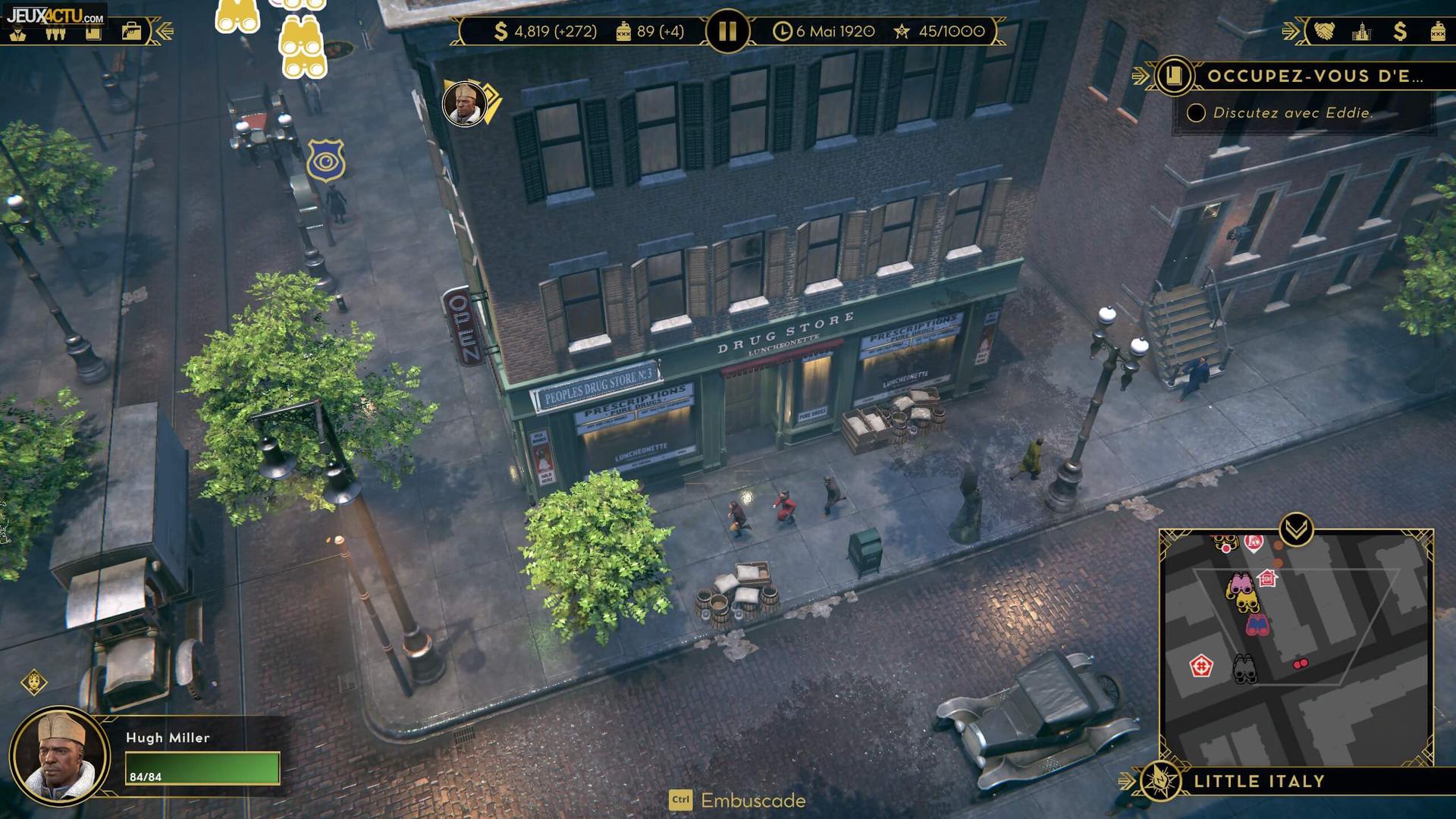Toggle pause with the pause button
1456x819 pixels.
727,32
